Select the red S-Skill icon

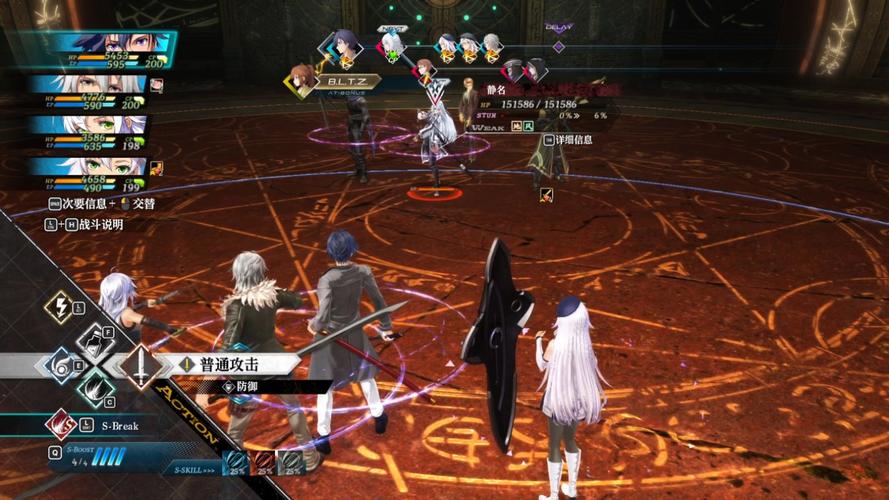click(x=263, y=461)
